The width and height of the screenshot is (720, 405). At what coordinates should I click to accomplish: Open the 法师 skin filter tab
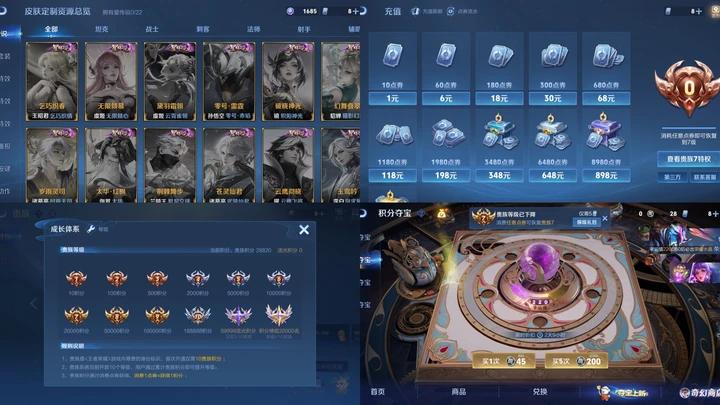[254, 30]
